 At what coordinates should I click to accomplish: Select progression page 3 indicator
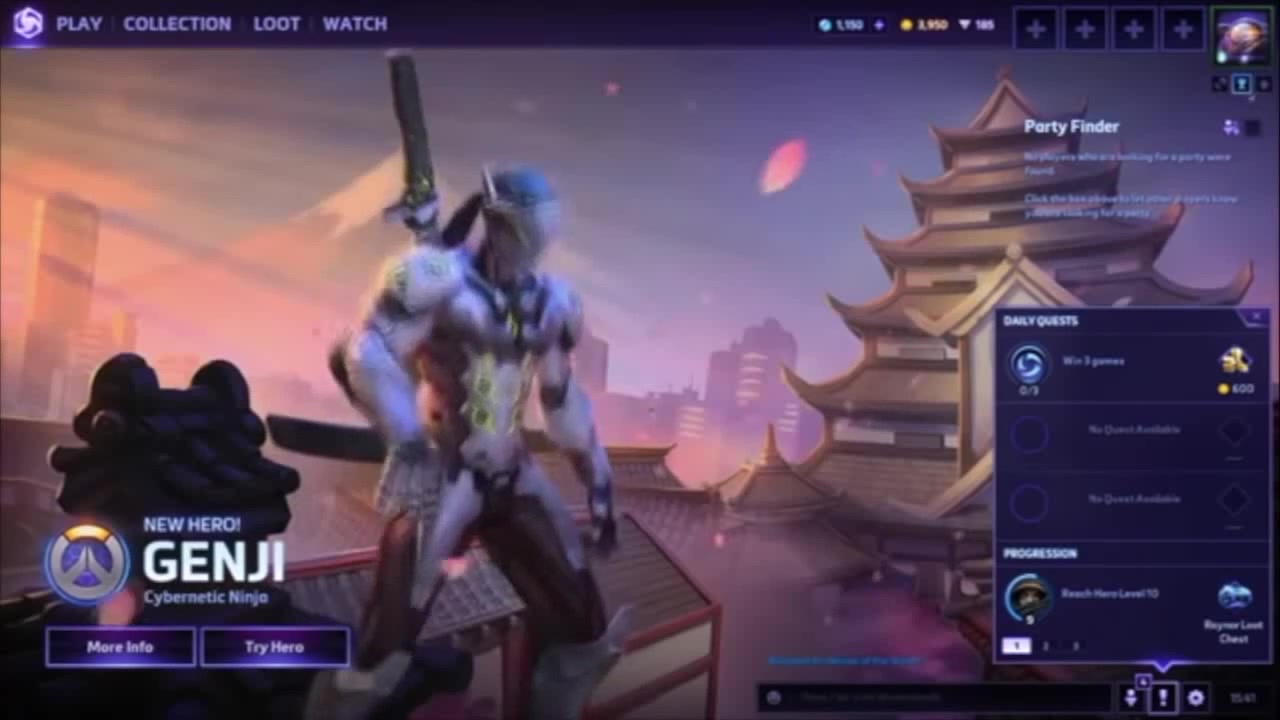tap(1078, 646)
